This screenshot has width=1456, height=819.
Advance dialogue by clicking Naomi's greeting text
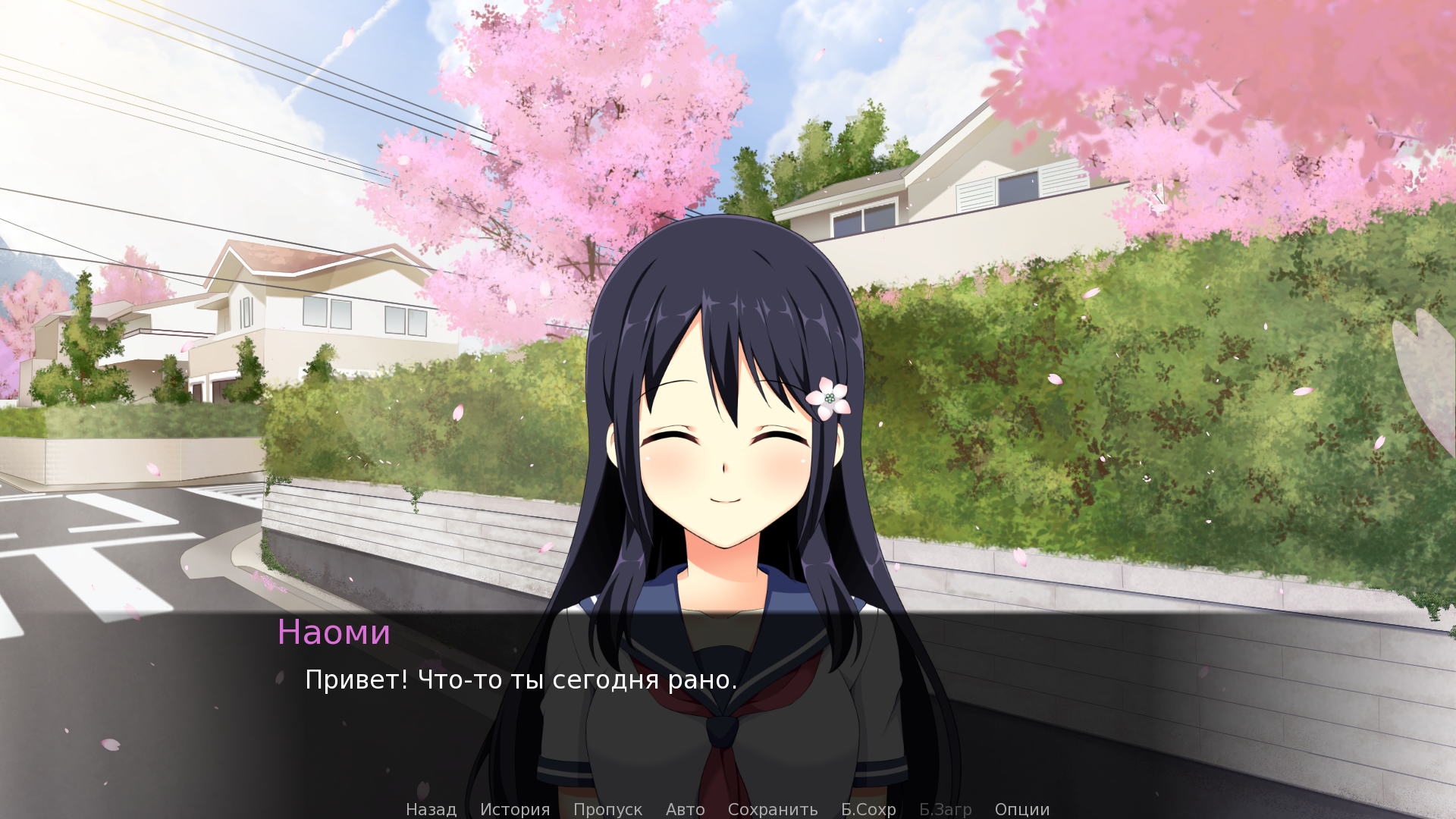pyautogui.click(x=520, y=680)
